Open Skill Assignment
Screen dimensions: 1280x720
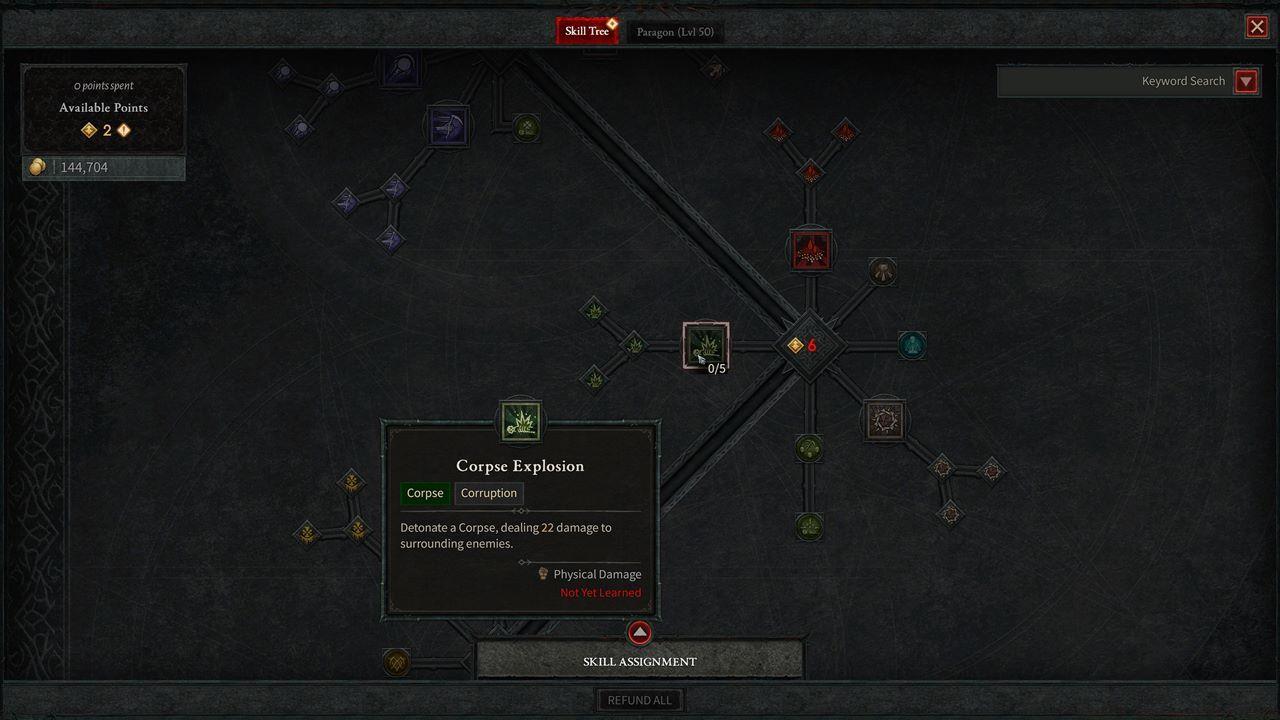(x=639, y=661)
